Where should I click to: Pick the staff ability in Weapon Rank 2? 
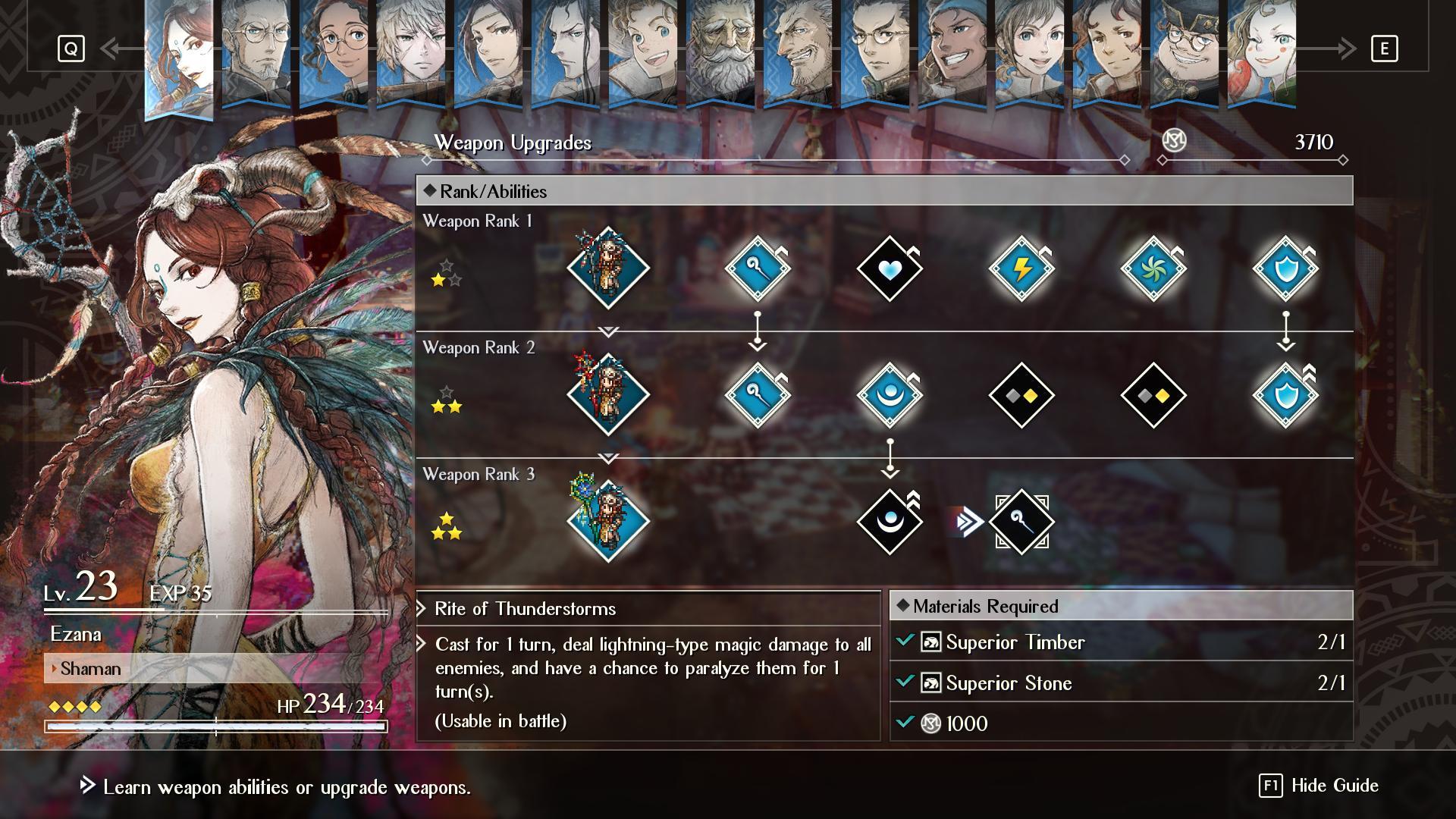click(x=758, y=395)
